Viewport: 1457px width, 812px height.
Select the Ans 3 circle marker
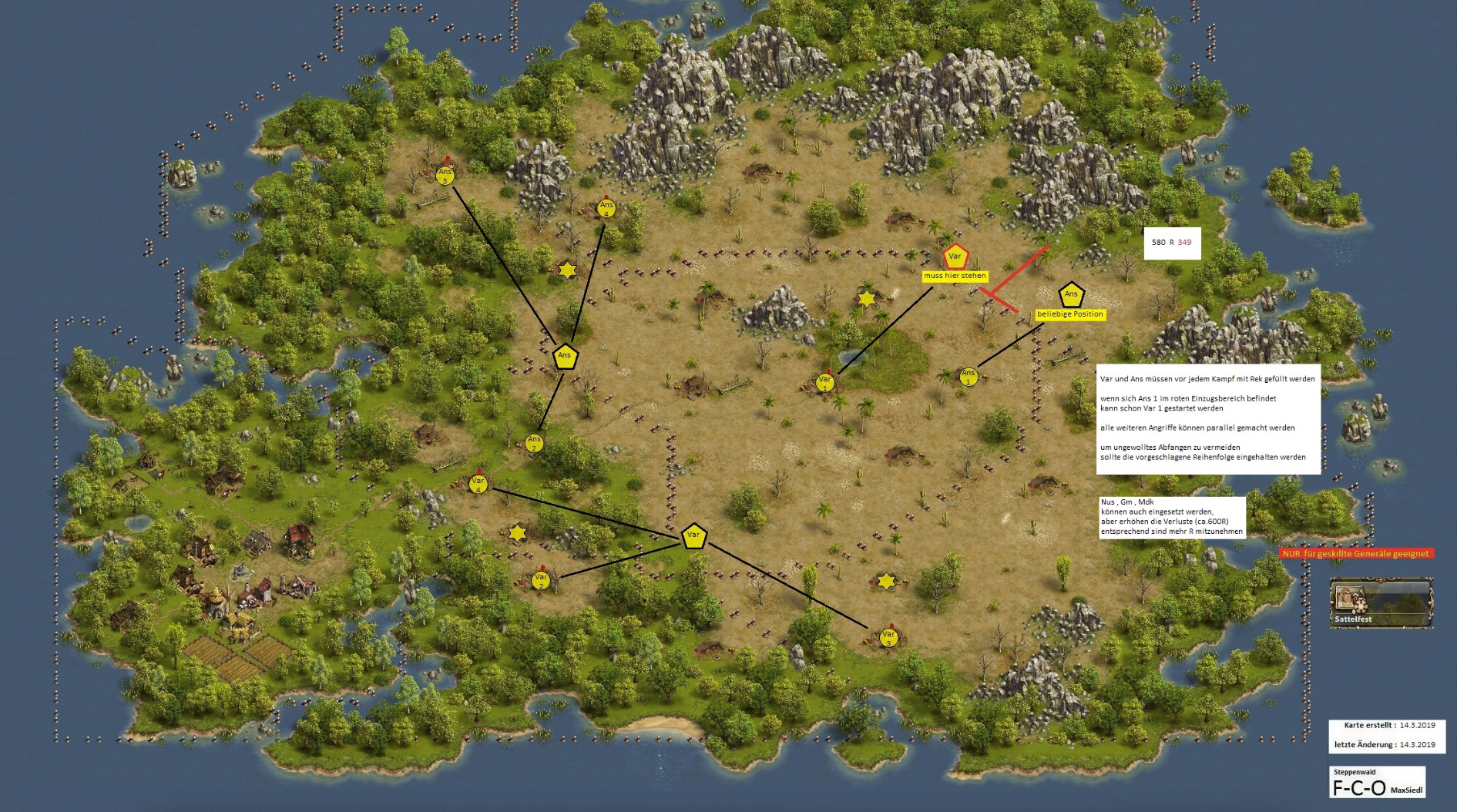coord(445,175)
